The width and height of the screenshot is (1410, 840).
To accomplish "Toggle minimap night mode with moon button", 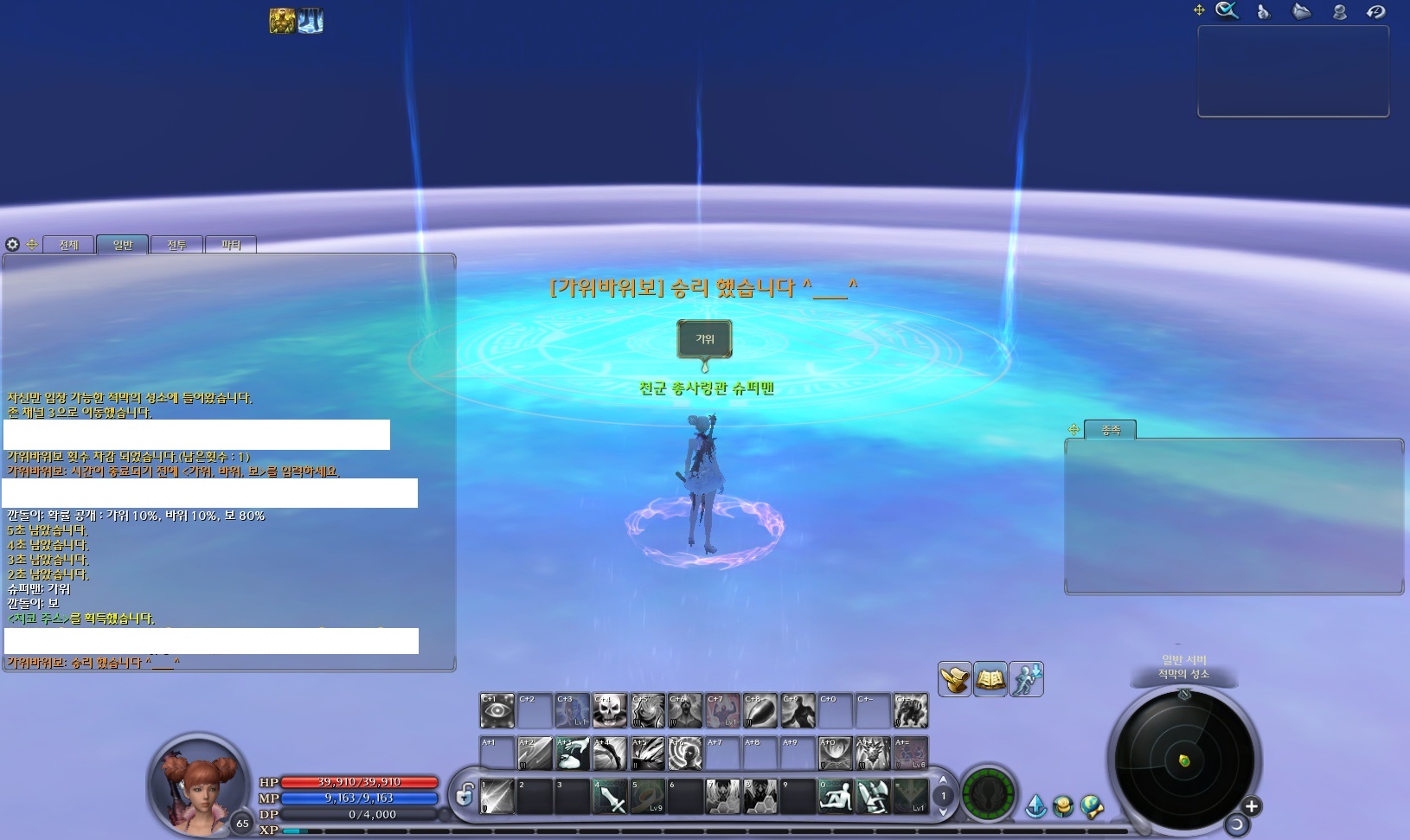I will click(x=1237, y=825).
